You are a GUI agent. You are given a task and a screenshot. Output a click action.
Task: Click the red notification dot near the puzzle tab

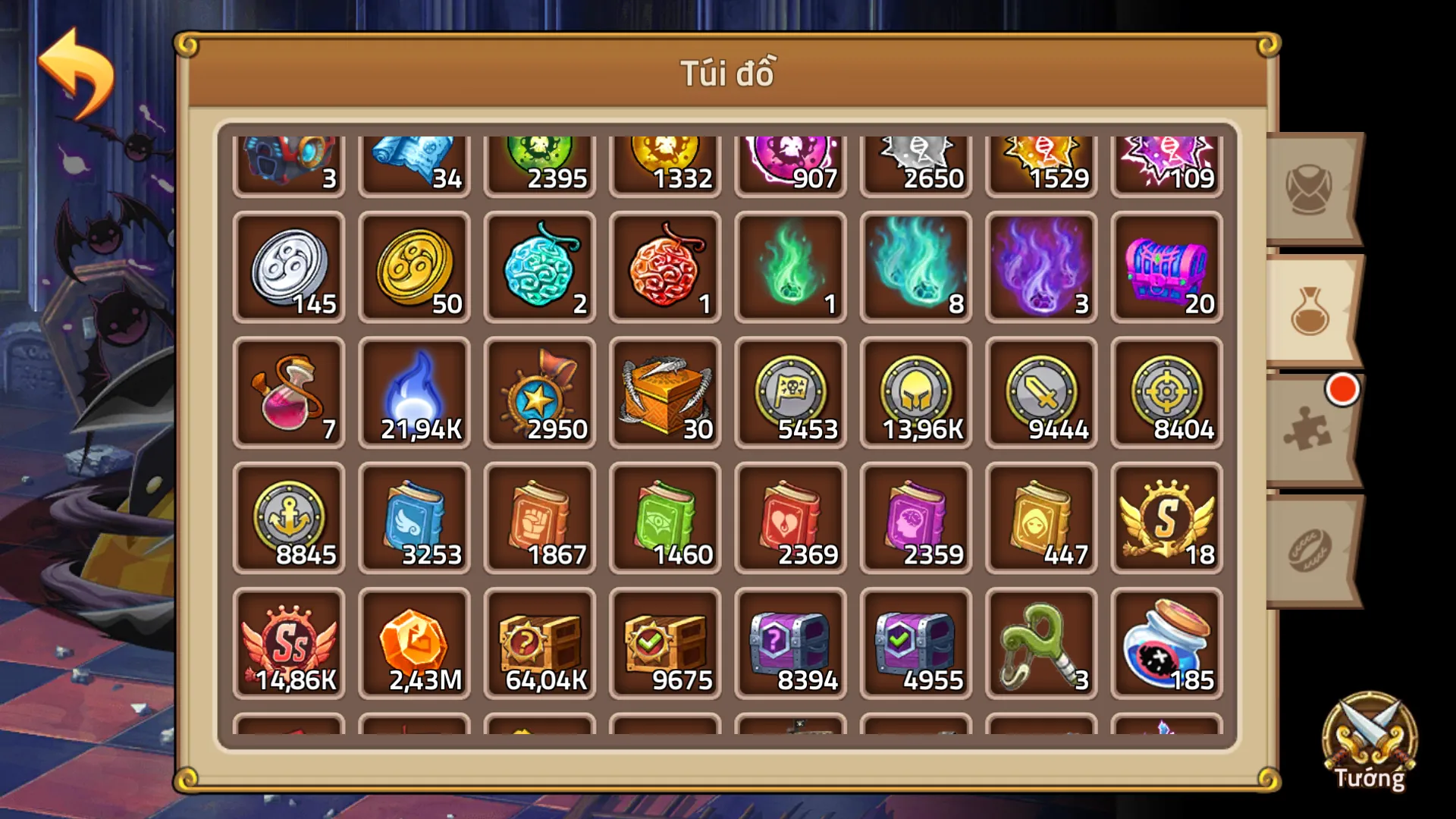click(x=1341, y=388)
